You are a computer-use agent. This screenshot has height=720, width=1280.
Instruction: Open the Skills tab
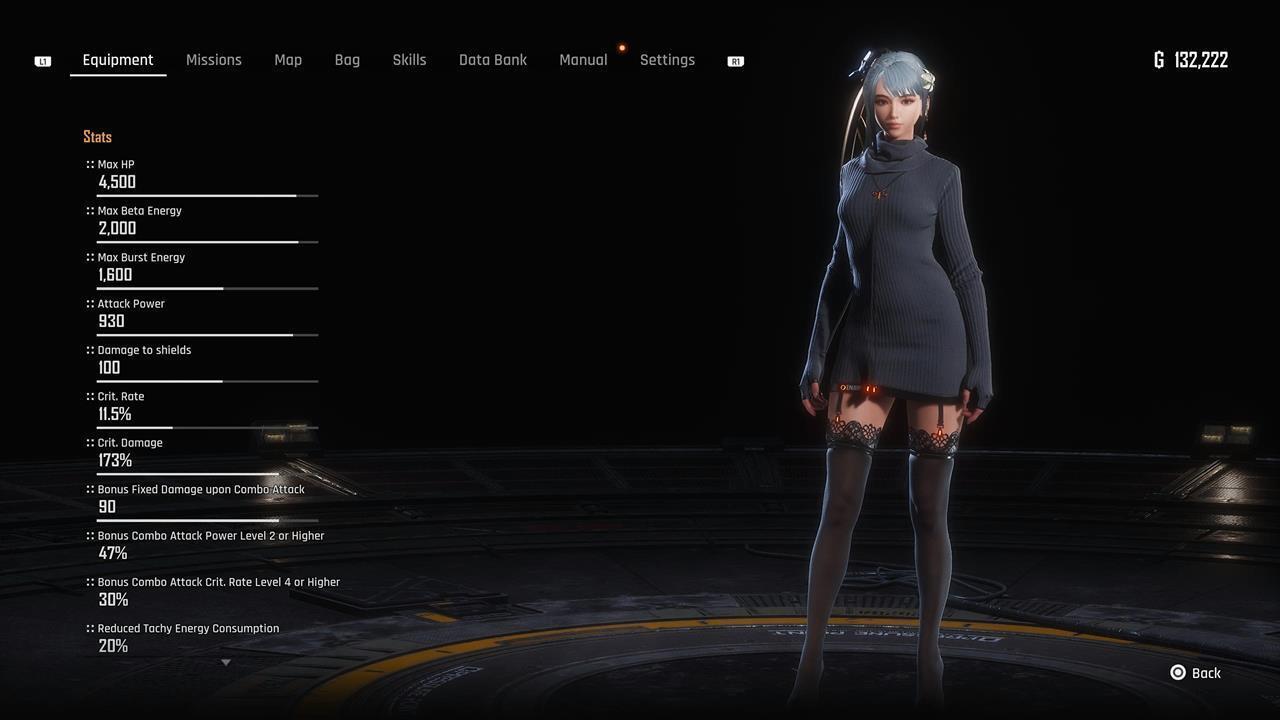tap(409, 60)
